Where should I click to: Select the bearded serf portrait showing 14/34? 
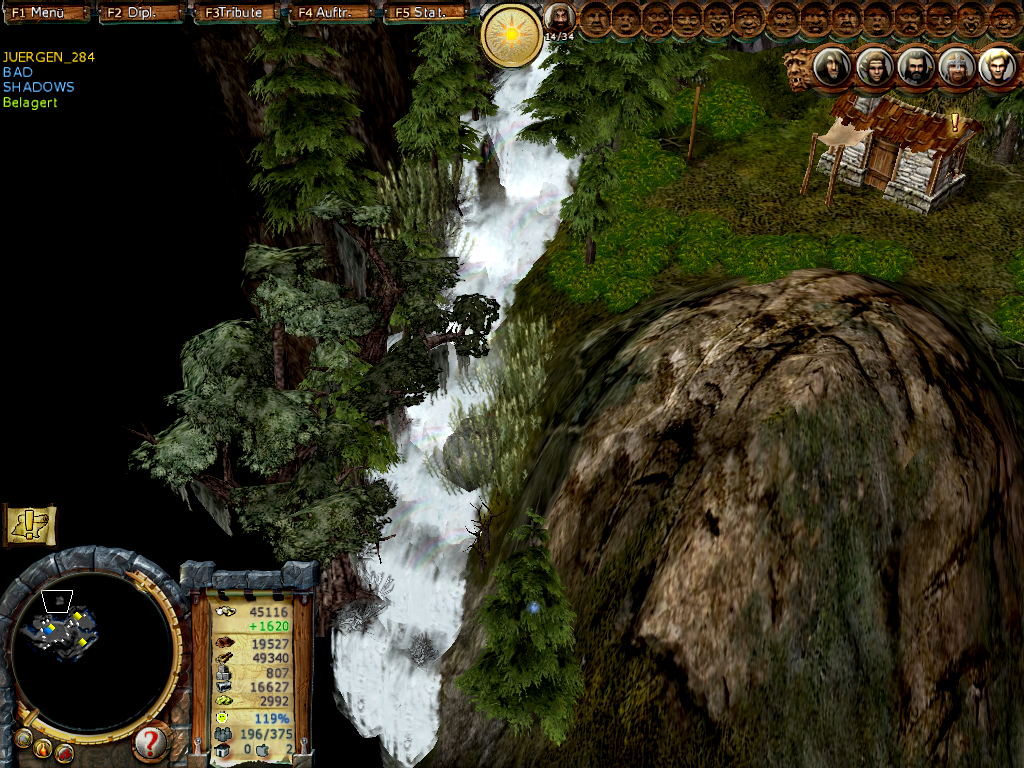(559, 18)
